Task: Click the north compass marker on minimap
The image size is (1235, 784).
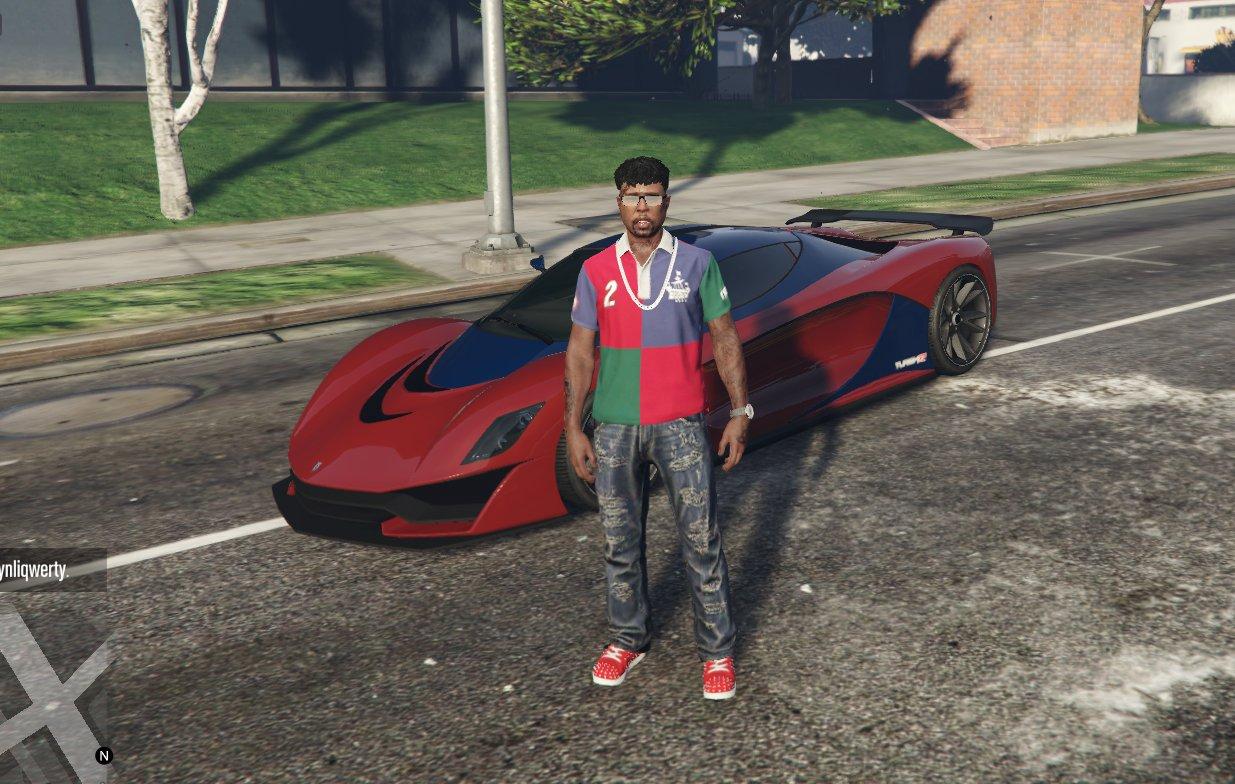Action: coord(103,756)
